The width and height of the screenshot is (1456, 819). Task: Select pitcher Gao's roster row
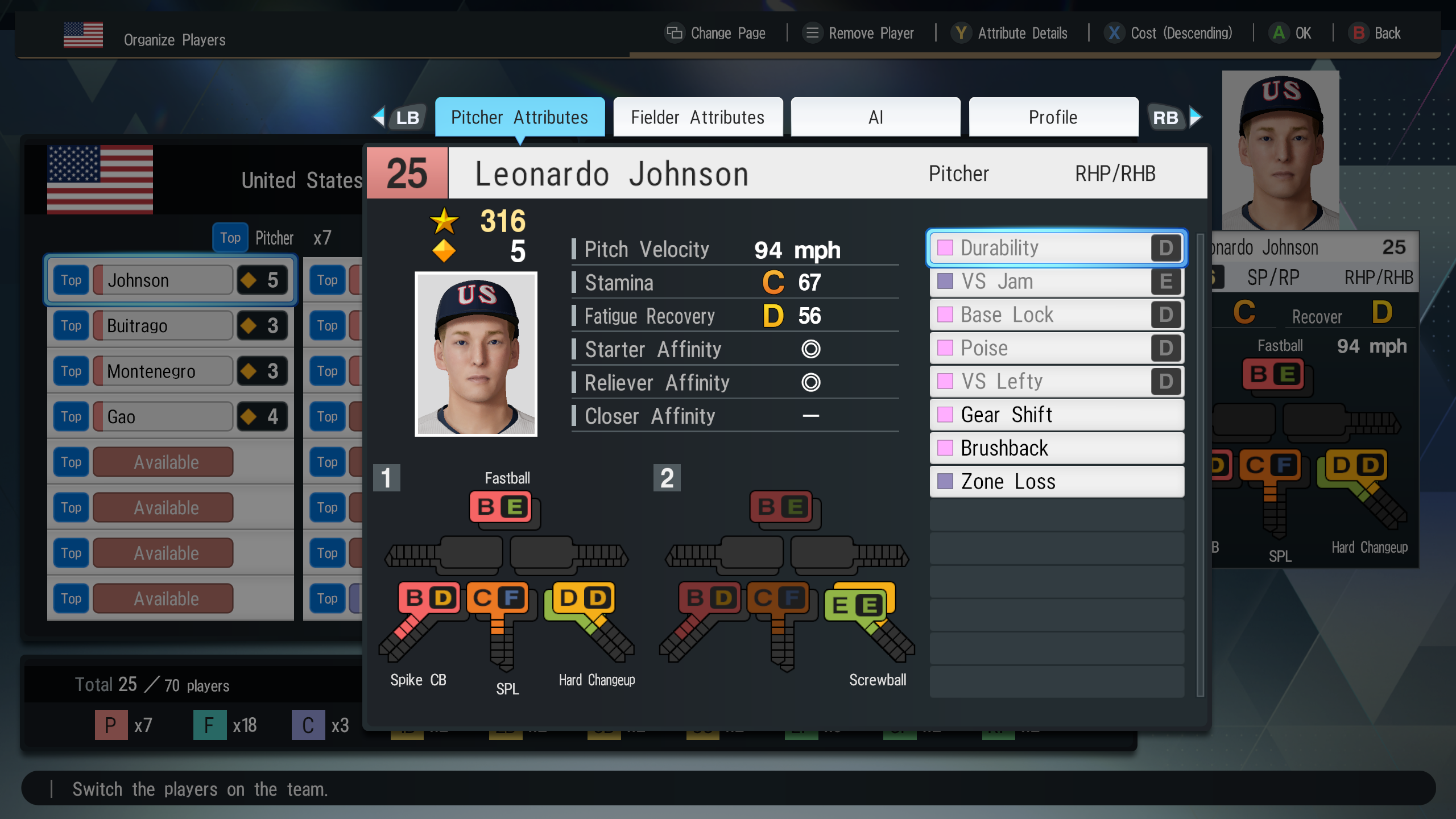pyautogui.click(x=163, y=416)
